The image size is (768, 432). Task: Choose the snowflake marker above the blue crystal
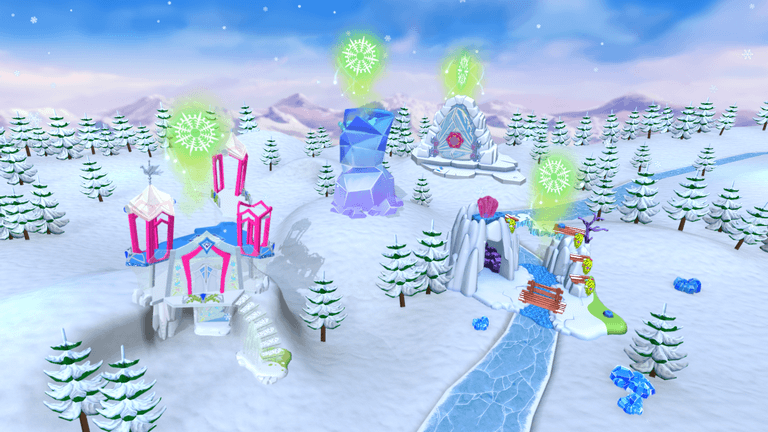[360, 55]
